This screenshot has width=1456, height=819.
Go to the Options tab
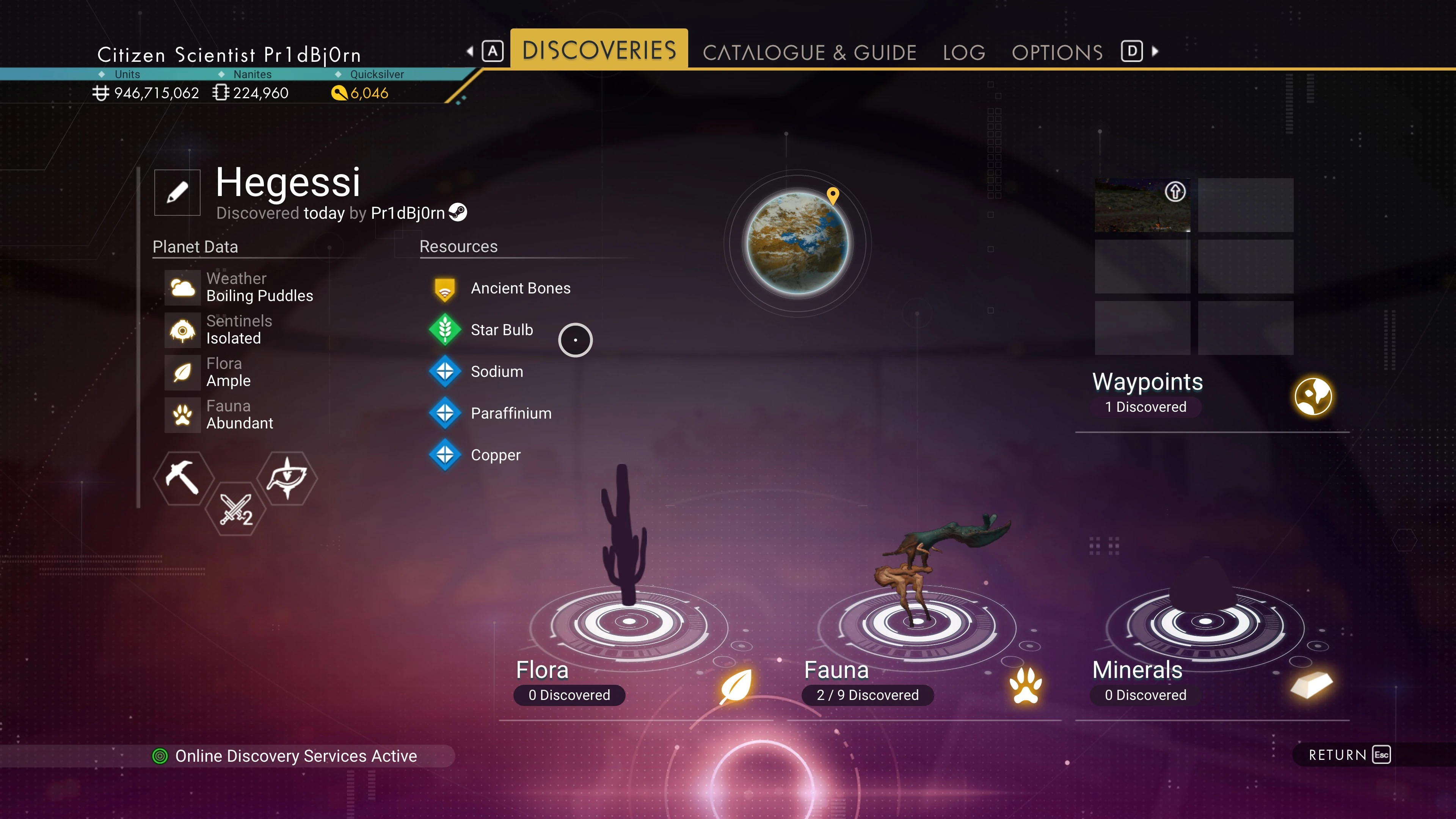pos(1057,53)
